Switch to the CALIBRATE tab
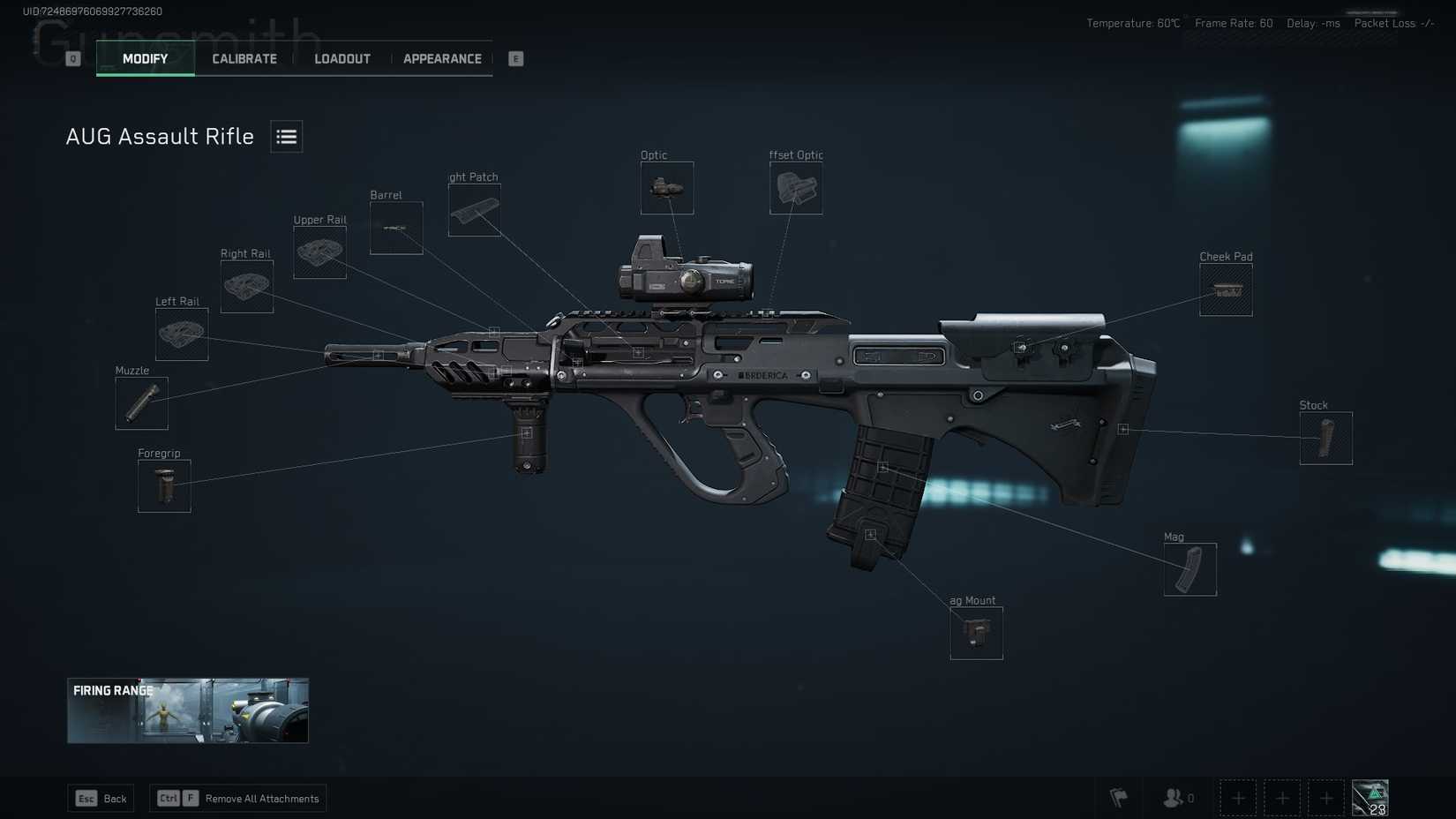 coord(243,58)
